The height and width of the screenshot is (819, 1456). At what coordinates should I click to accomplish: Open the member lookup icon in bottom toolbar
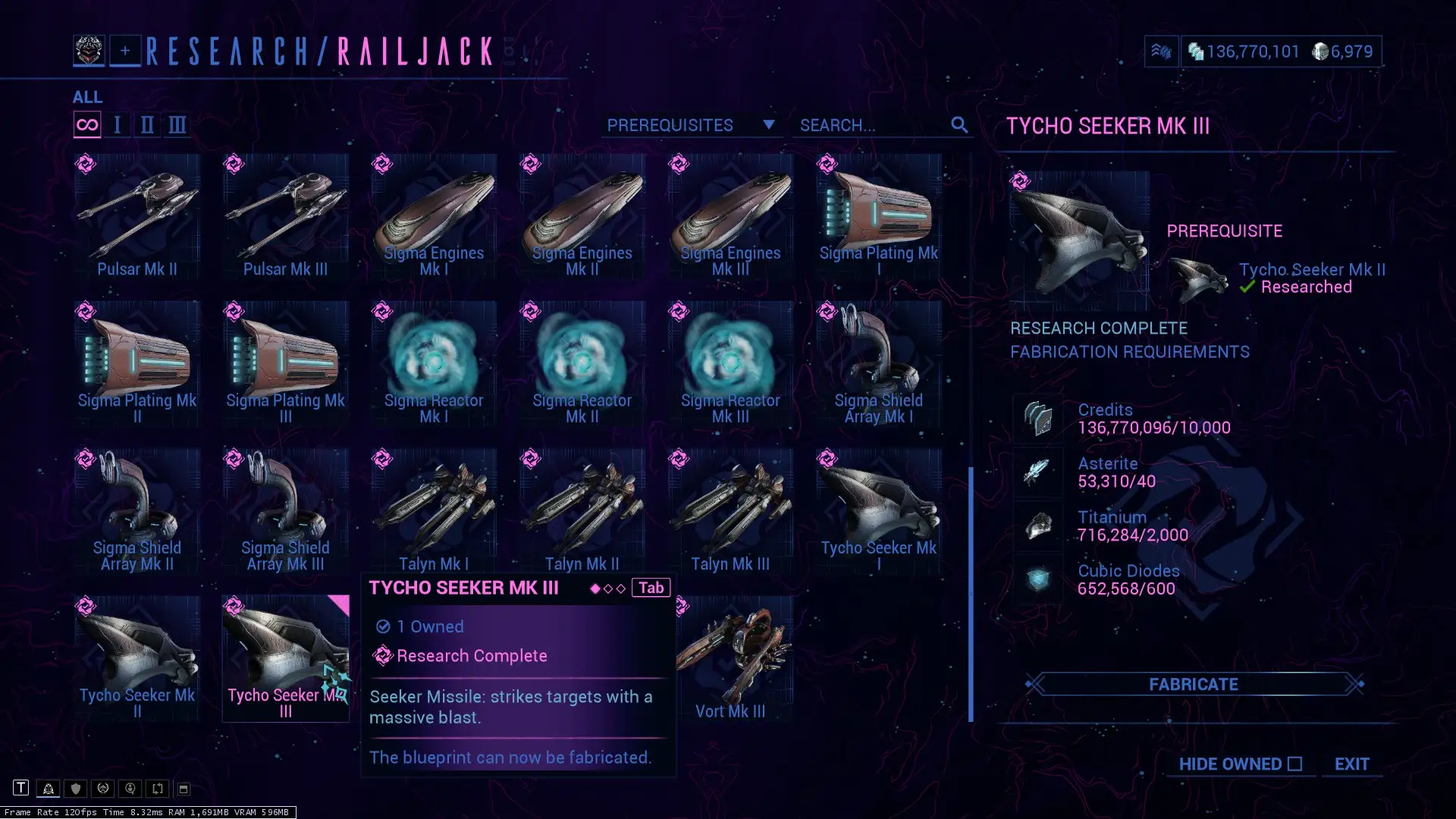(x=130, y=789)
